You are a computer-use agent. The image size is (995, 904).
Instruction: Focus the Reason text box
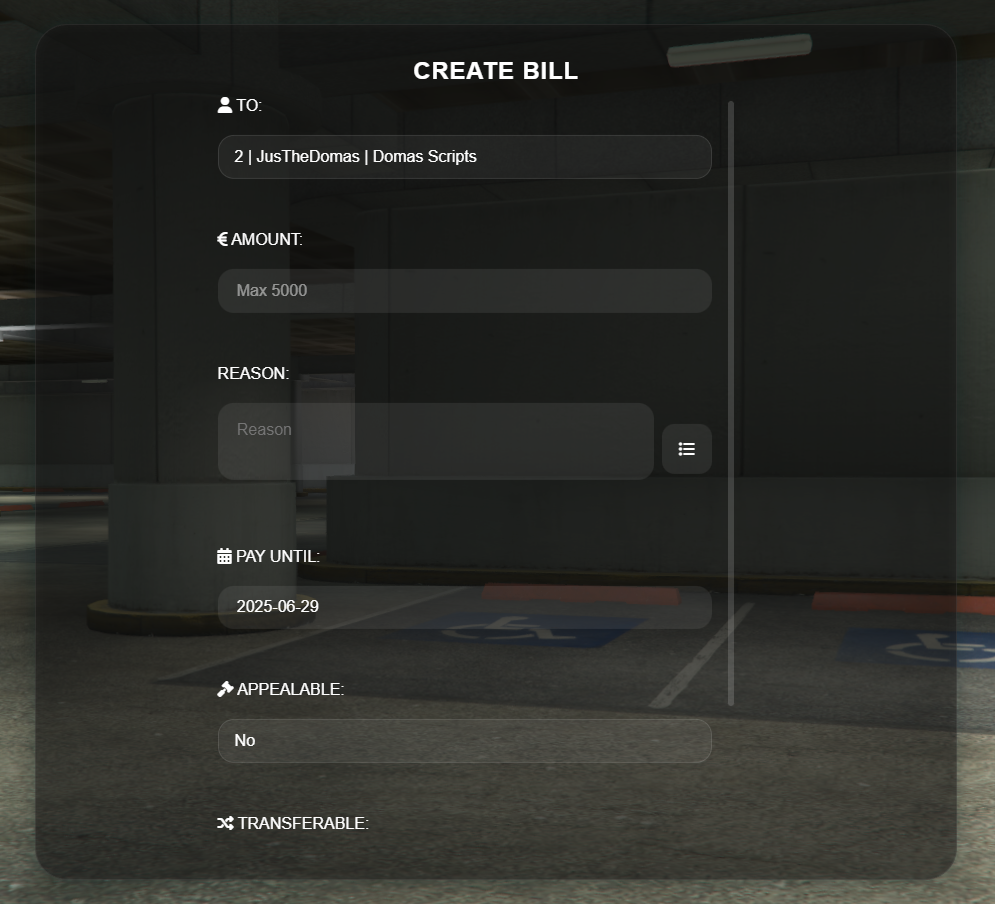point(435,441)
